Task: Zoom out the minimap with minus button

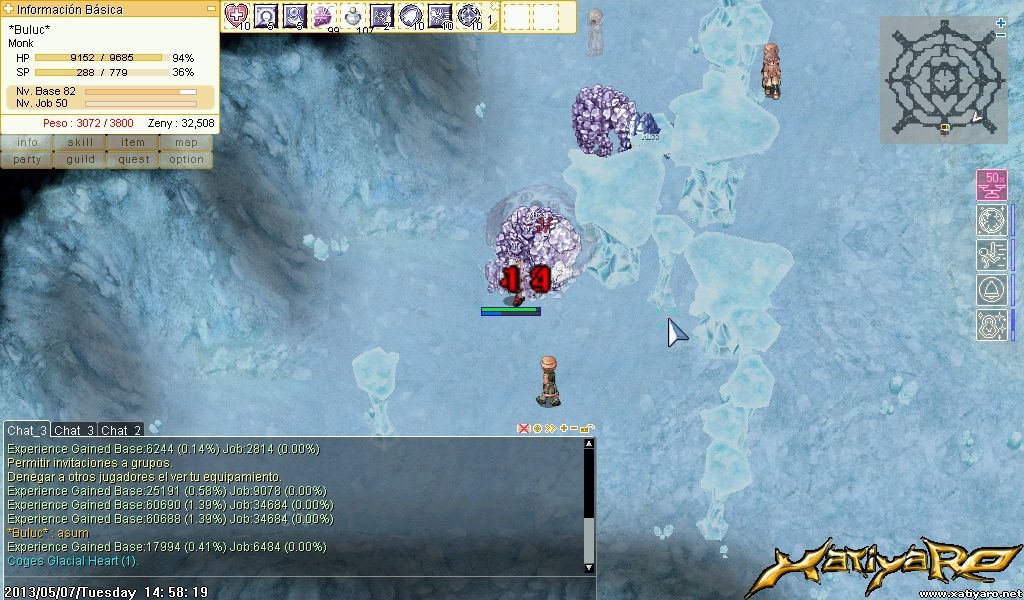Action: click(1001, 35)
